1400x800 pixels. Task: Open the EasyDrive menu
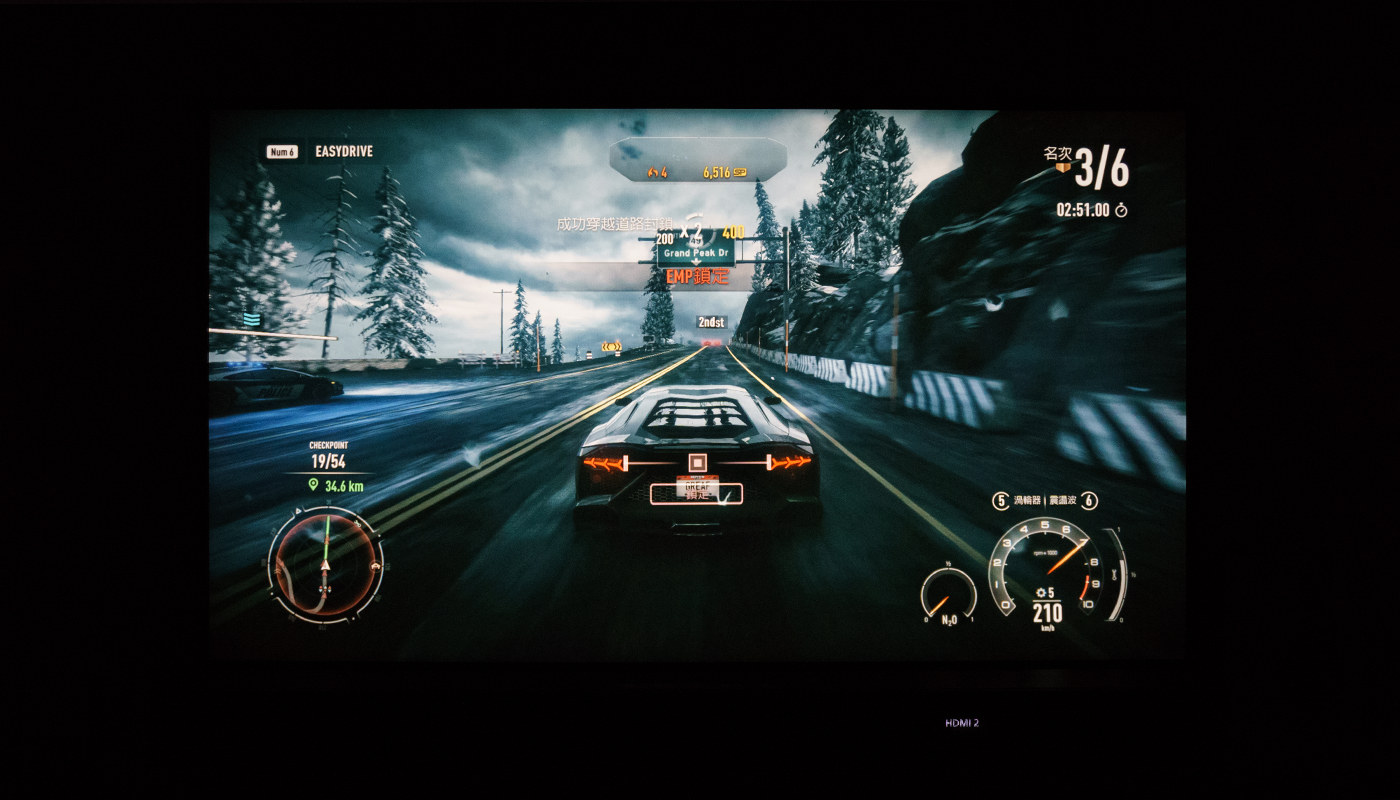click(x=343, y=152)
